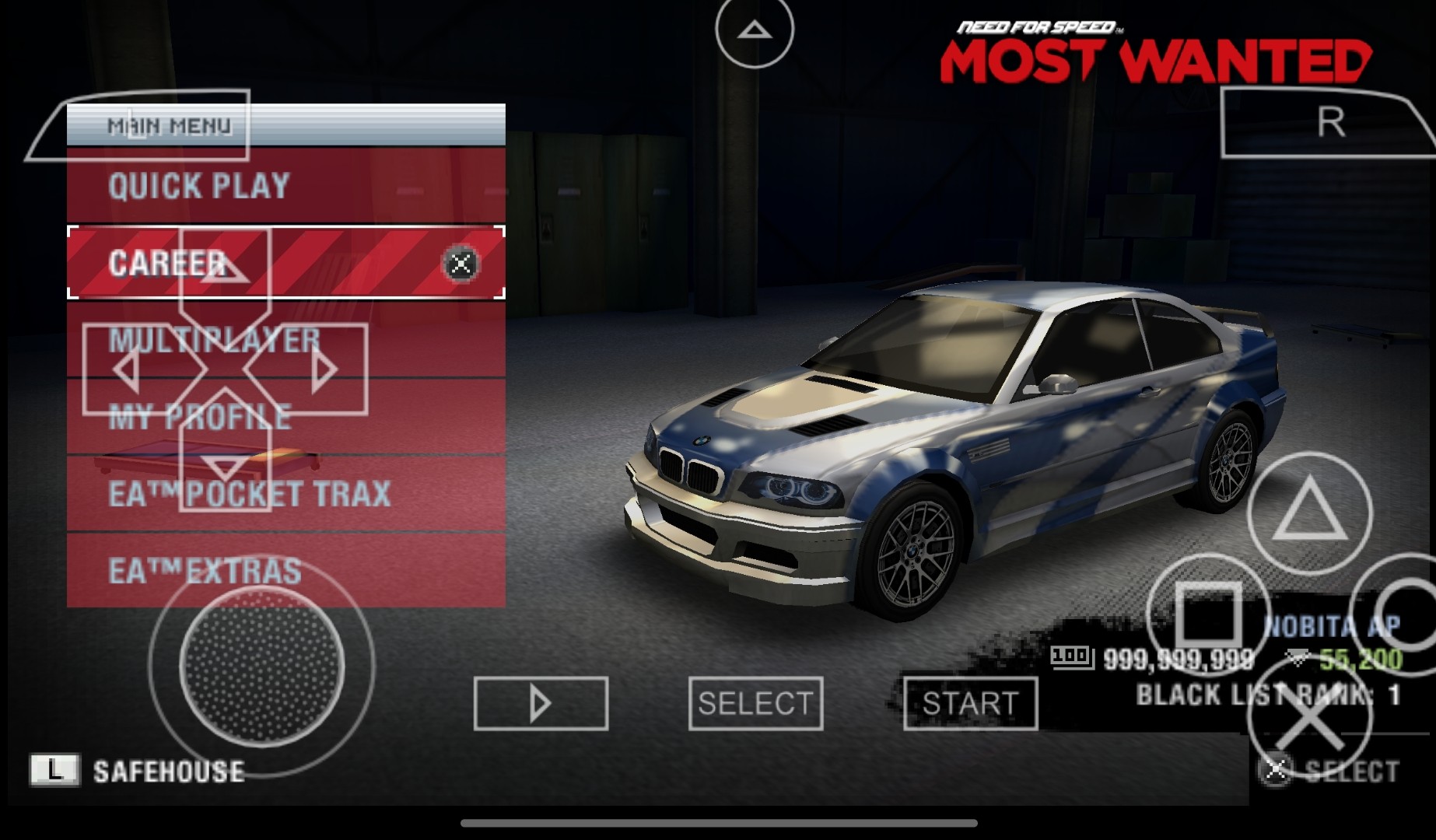Open the emulator menu with the up-arrow circle
This screenshot has width=1436, height=840.
tap(754, 31)
